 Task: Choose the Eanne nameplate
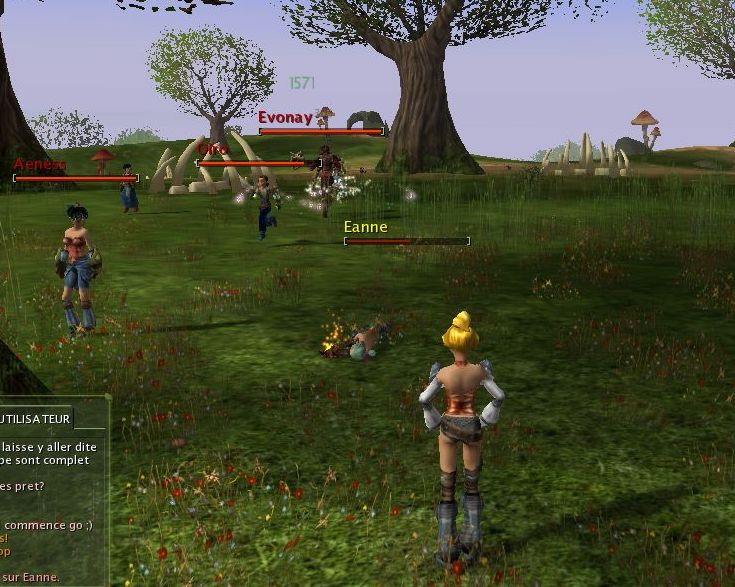click(x=365, y=227)
